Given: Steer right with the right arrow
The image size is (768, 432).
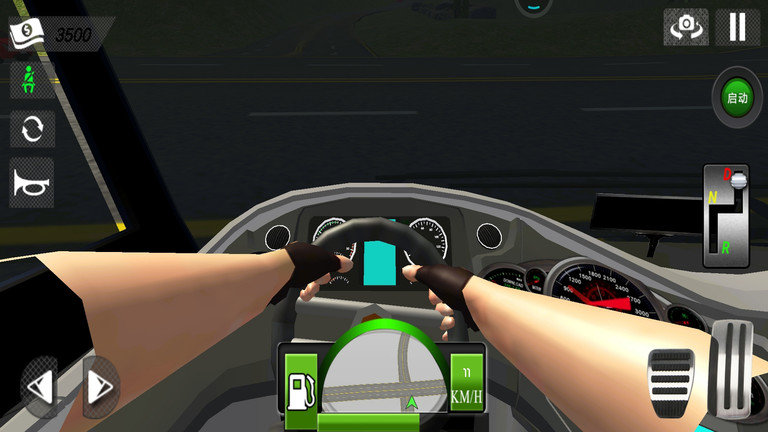Looking at the screenshot, I should point(100,387).
